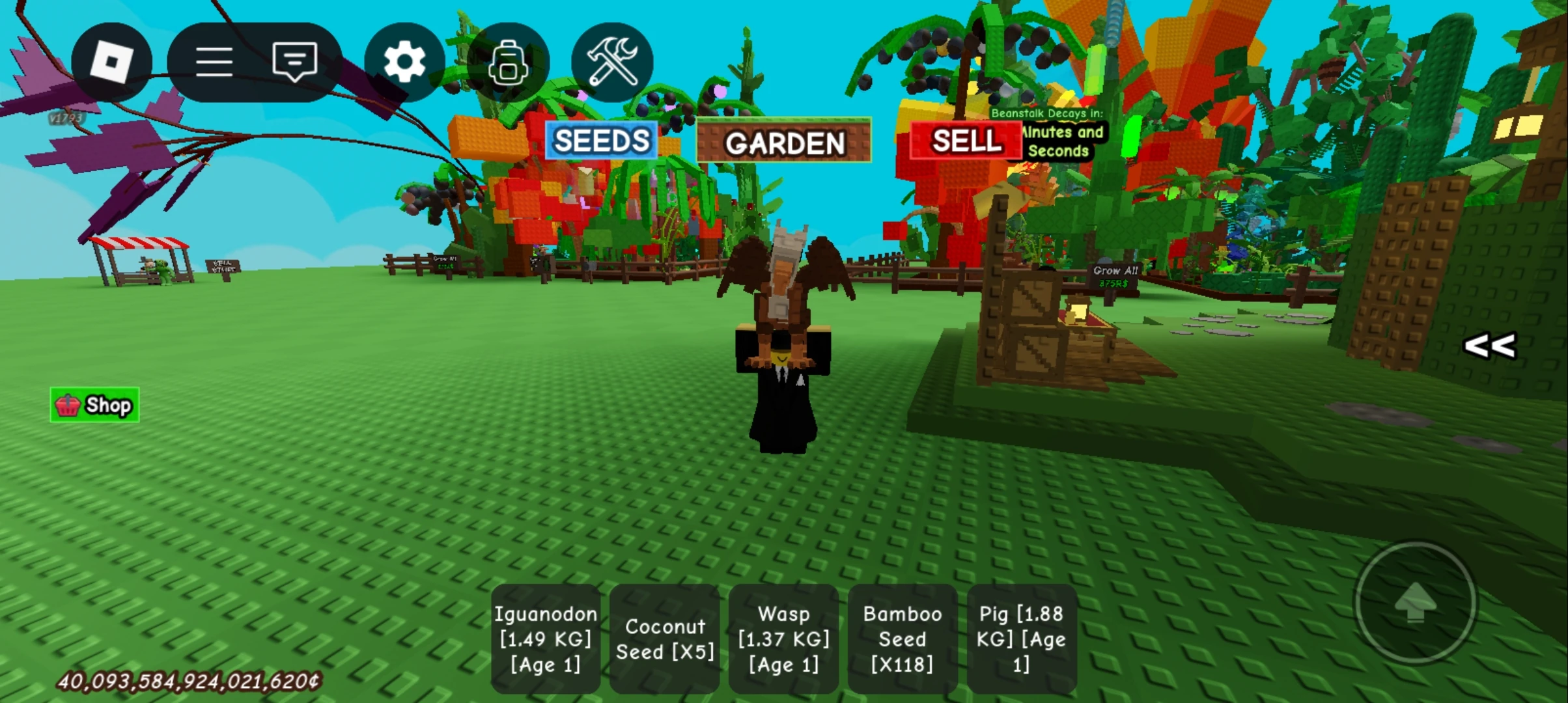Click the SEEDS shop sign
The height and width of the screenshot is (703, 1568).
coord(600,141)
